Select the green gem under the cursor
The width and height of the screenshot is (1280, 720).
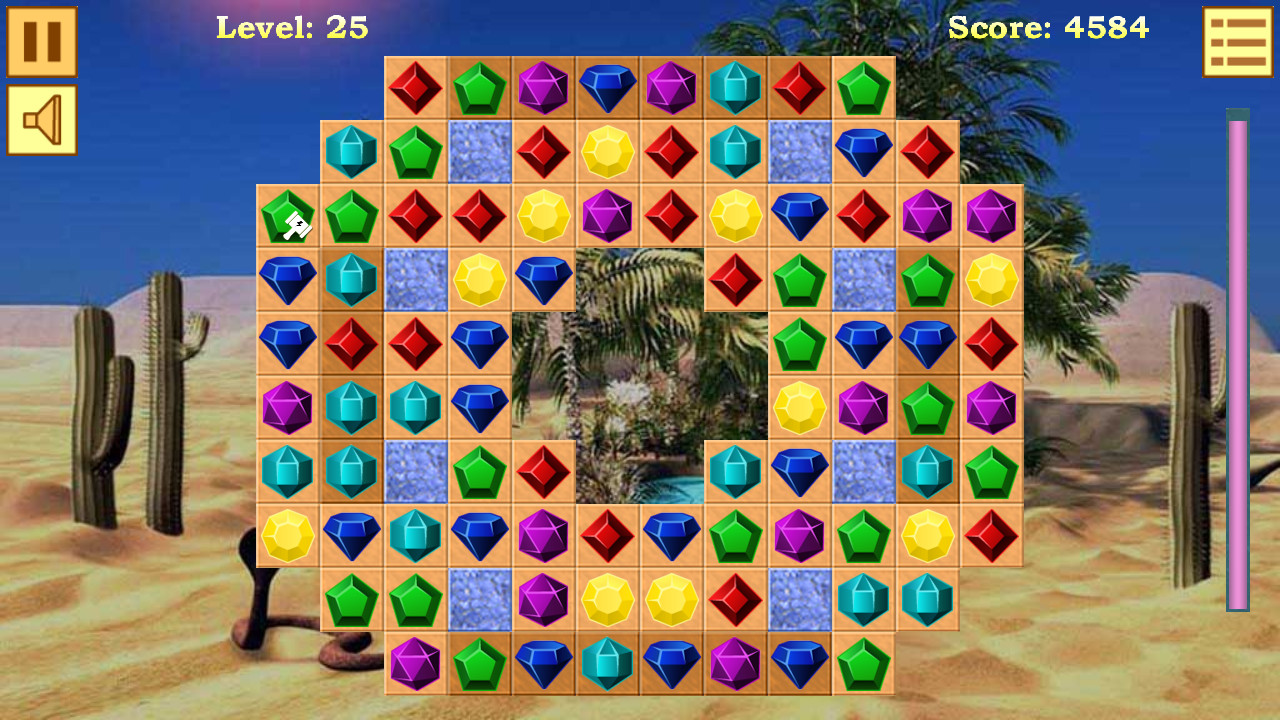[288, 216]
